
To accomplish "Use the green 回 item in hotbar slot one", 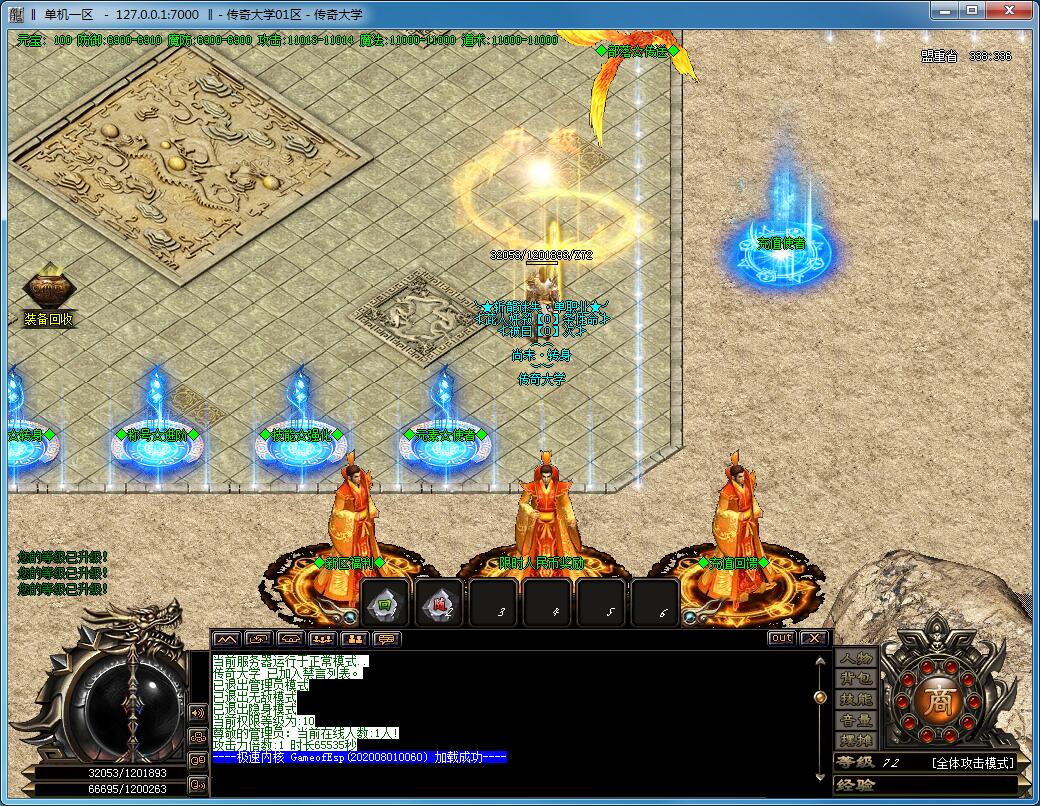I will point(385,603).
